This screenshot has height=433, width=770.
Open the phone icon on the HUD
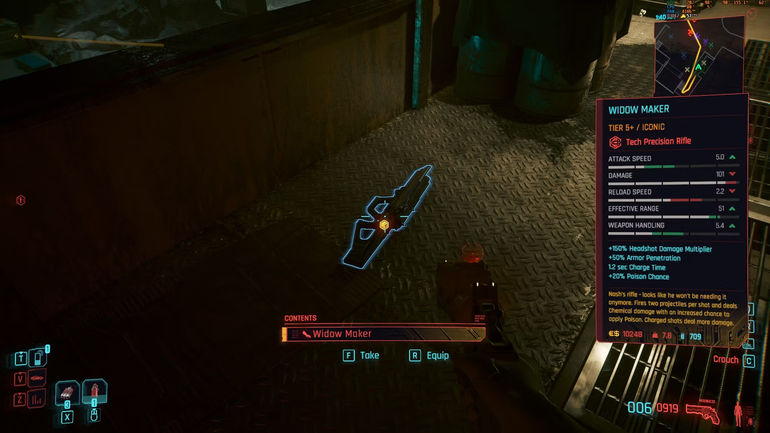38,357
